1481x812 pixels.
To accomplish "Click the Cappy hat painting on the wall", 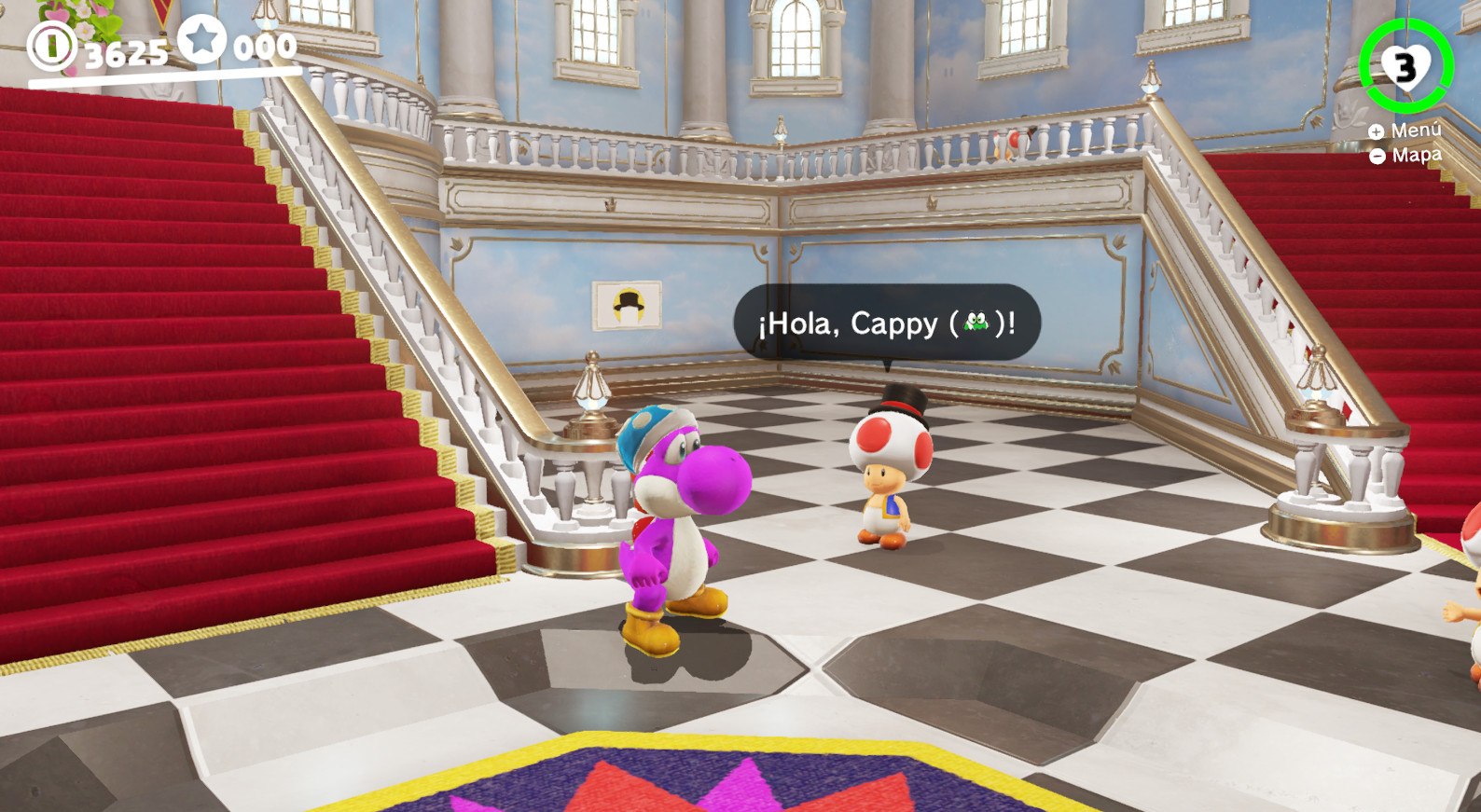I will click(626, 308).
